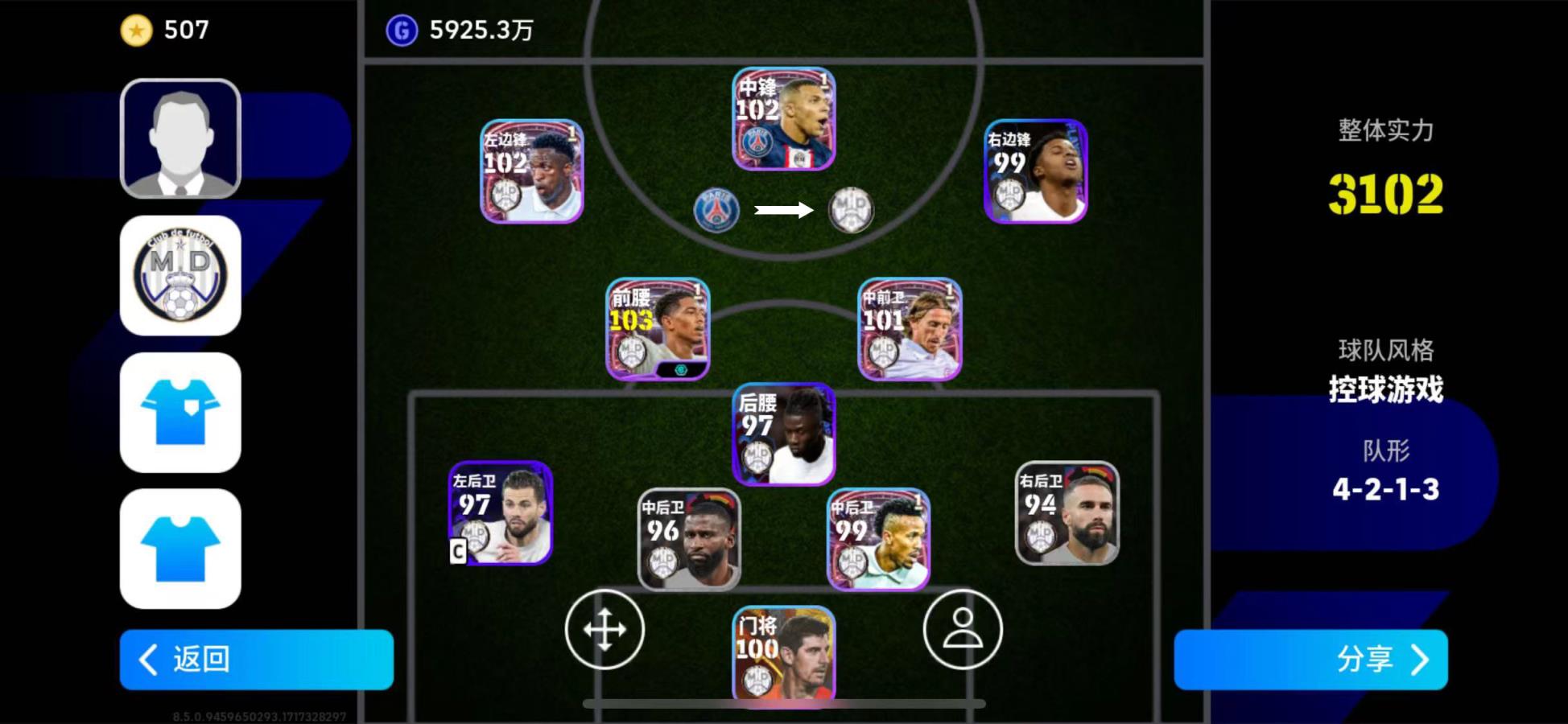Choose the plain blue kit tile

click(180, 549)
